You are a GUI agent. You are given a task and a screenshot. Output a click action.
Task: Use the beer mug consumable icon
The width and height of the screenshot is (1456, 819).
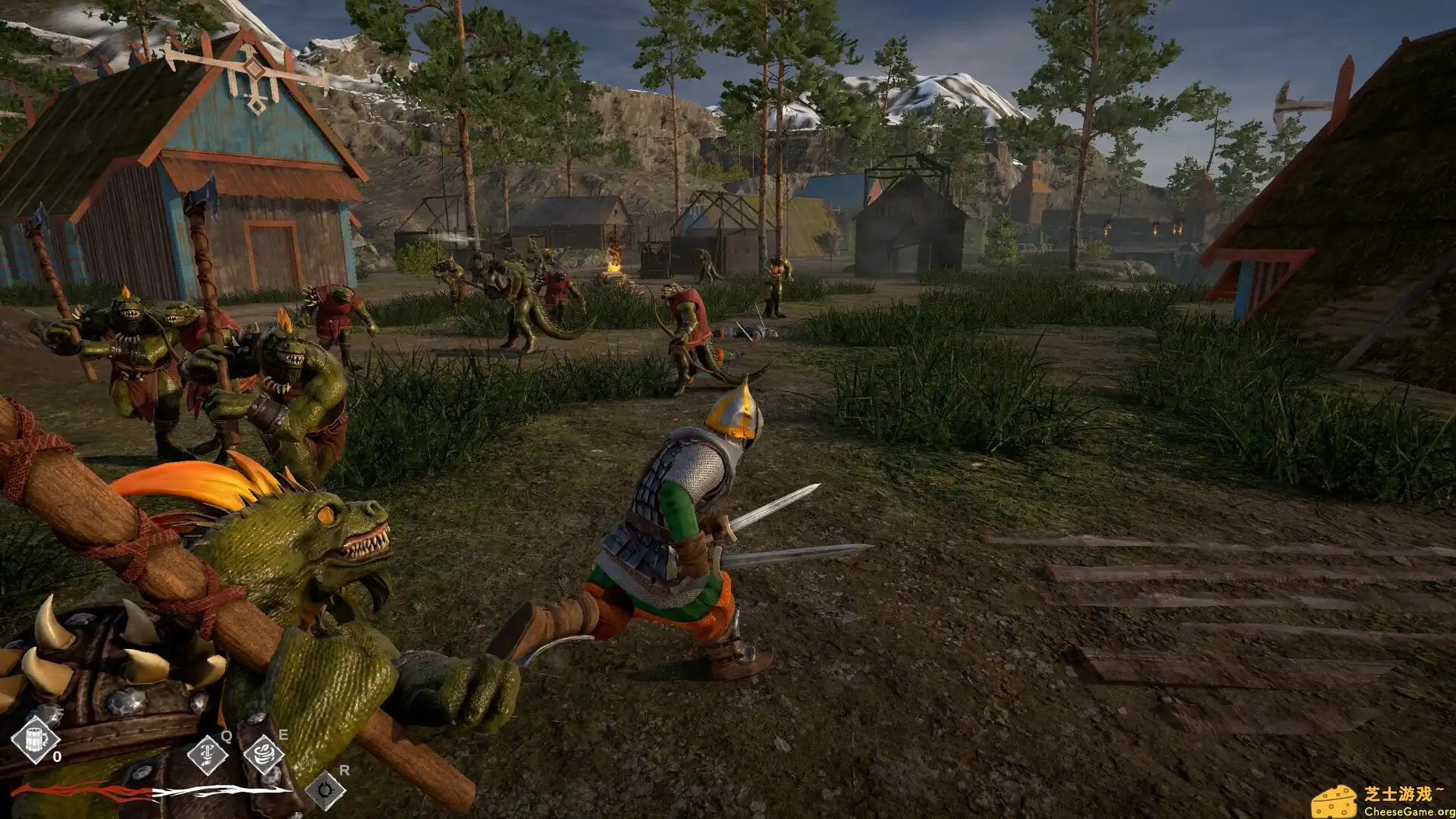[36, 737]
